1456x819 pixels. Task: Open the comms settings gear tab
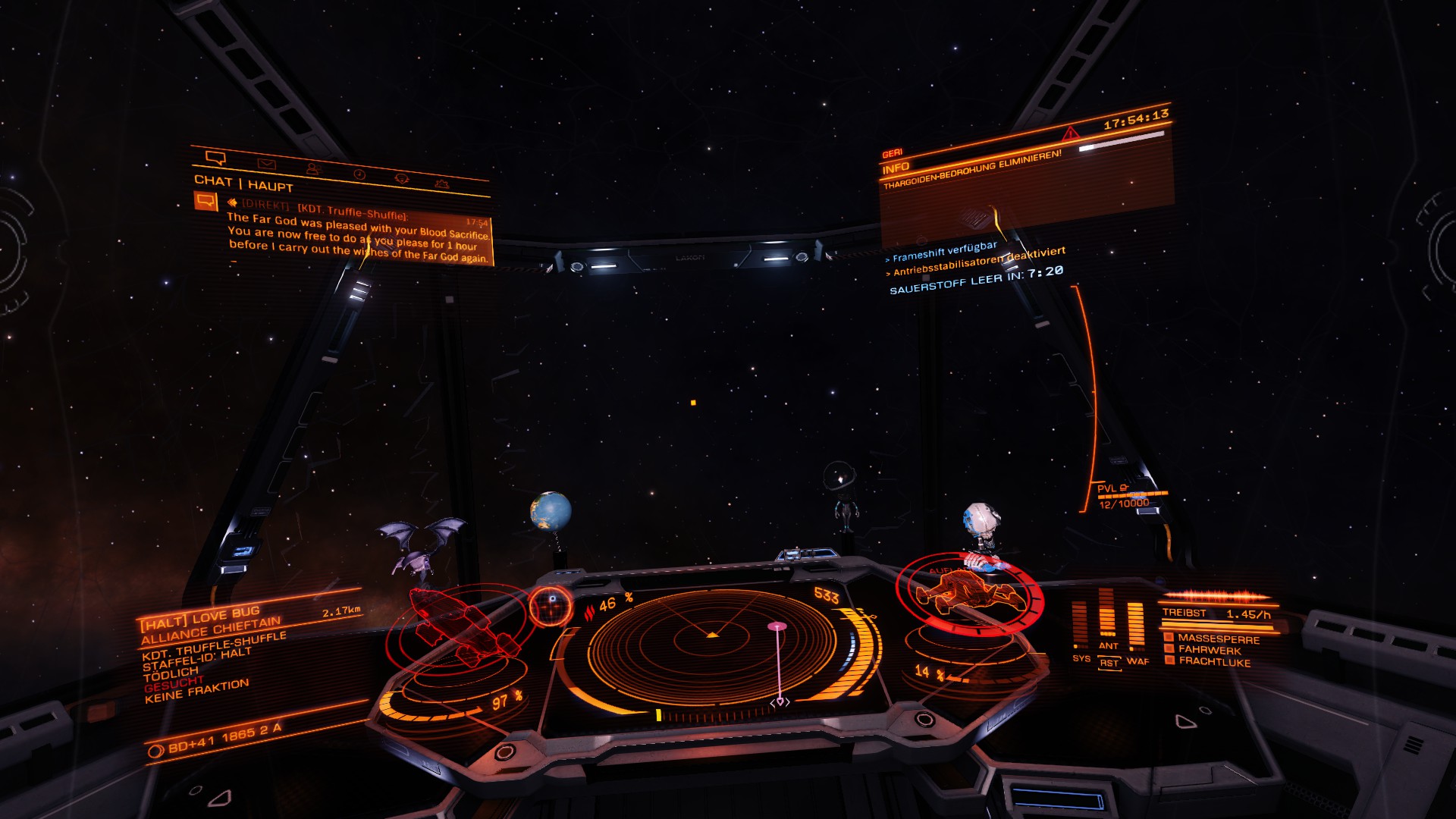(x=441, y=184)
